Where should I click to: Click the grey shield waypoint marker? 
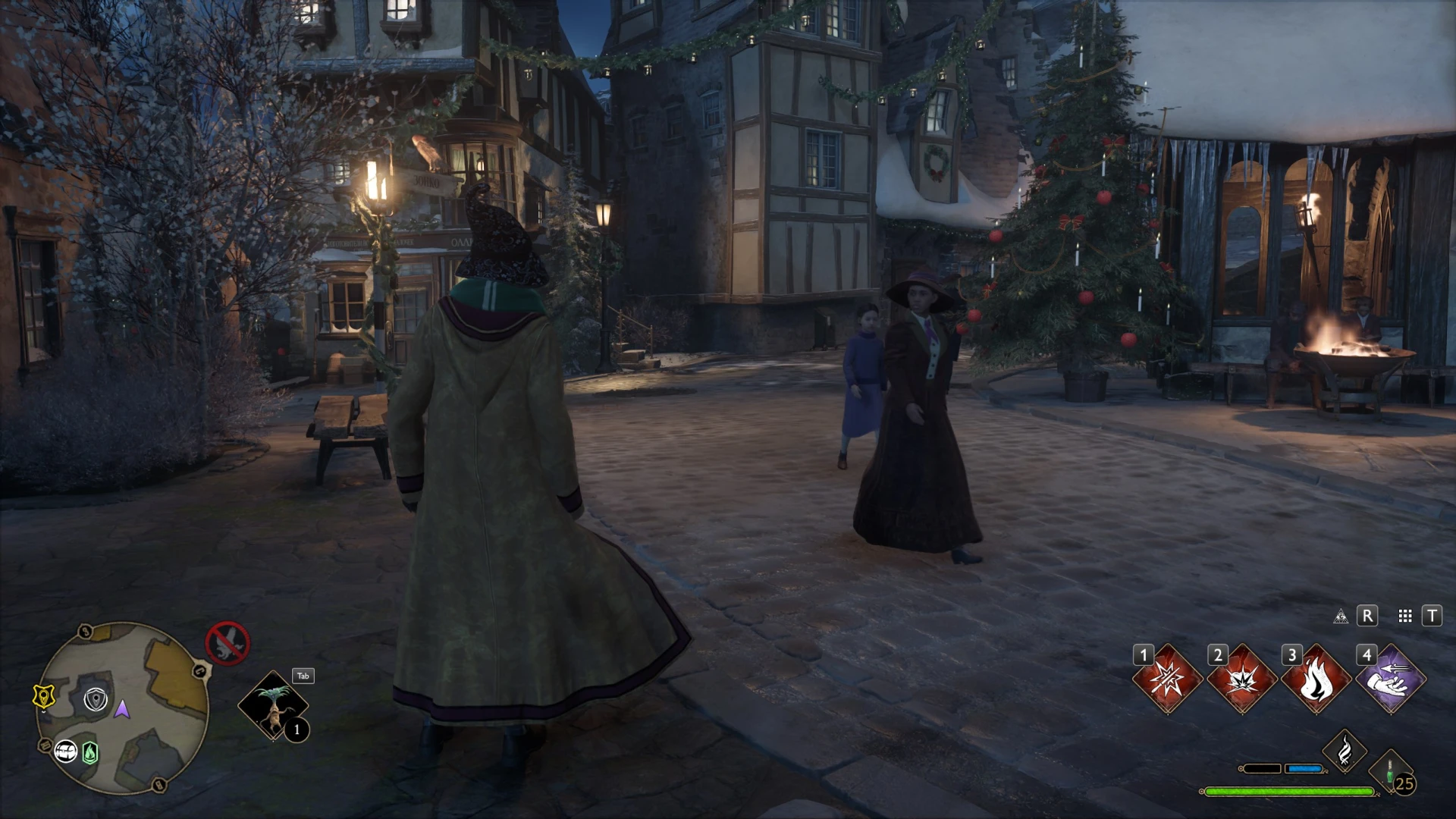(x=96, y=699)
